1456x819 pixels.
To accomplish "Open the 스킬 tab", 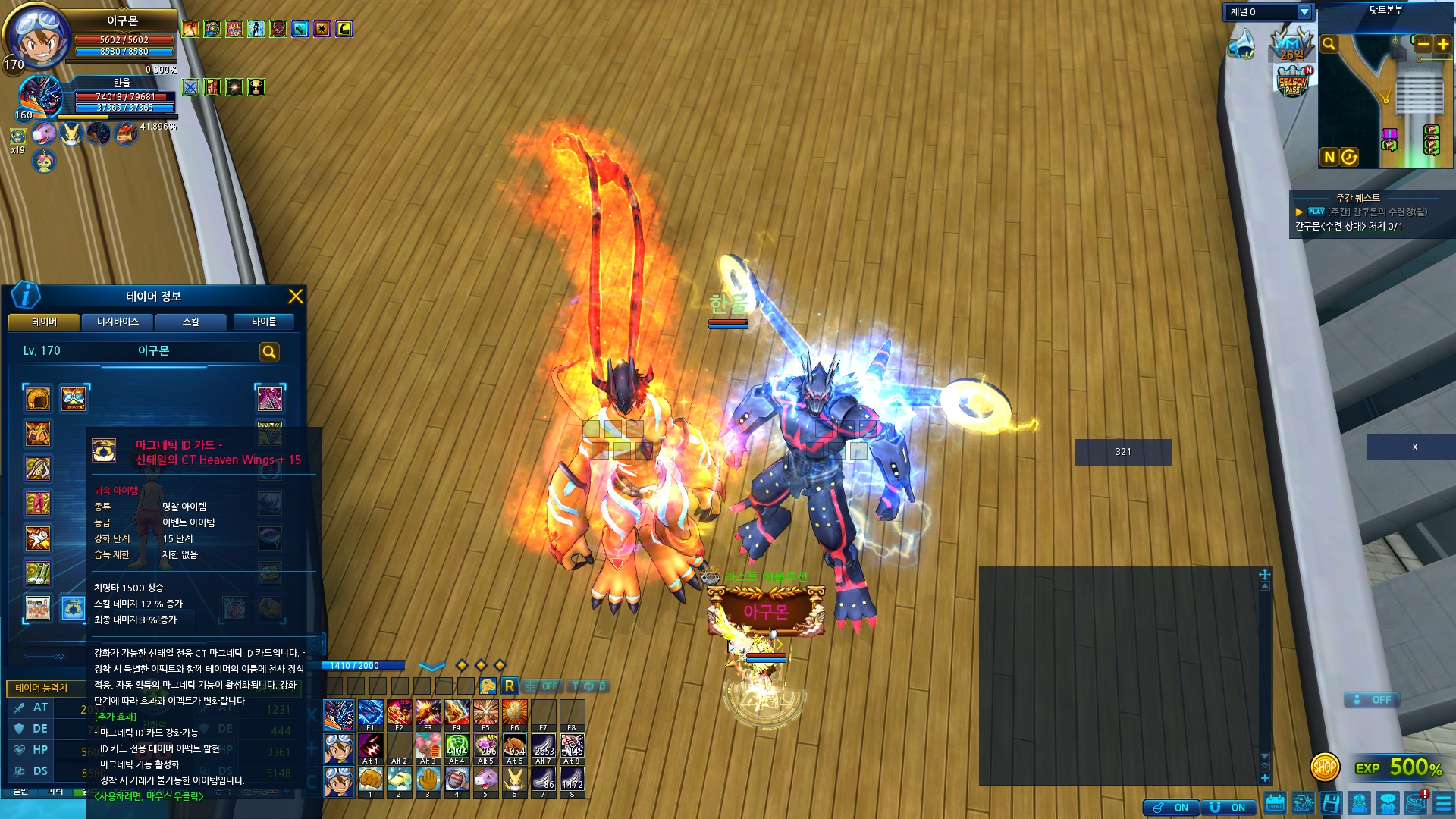I will coord(191,322).
